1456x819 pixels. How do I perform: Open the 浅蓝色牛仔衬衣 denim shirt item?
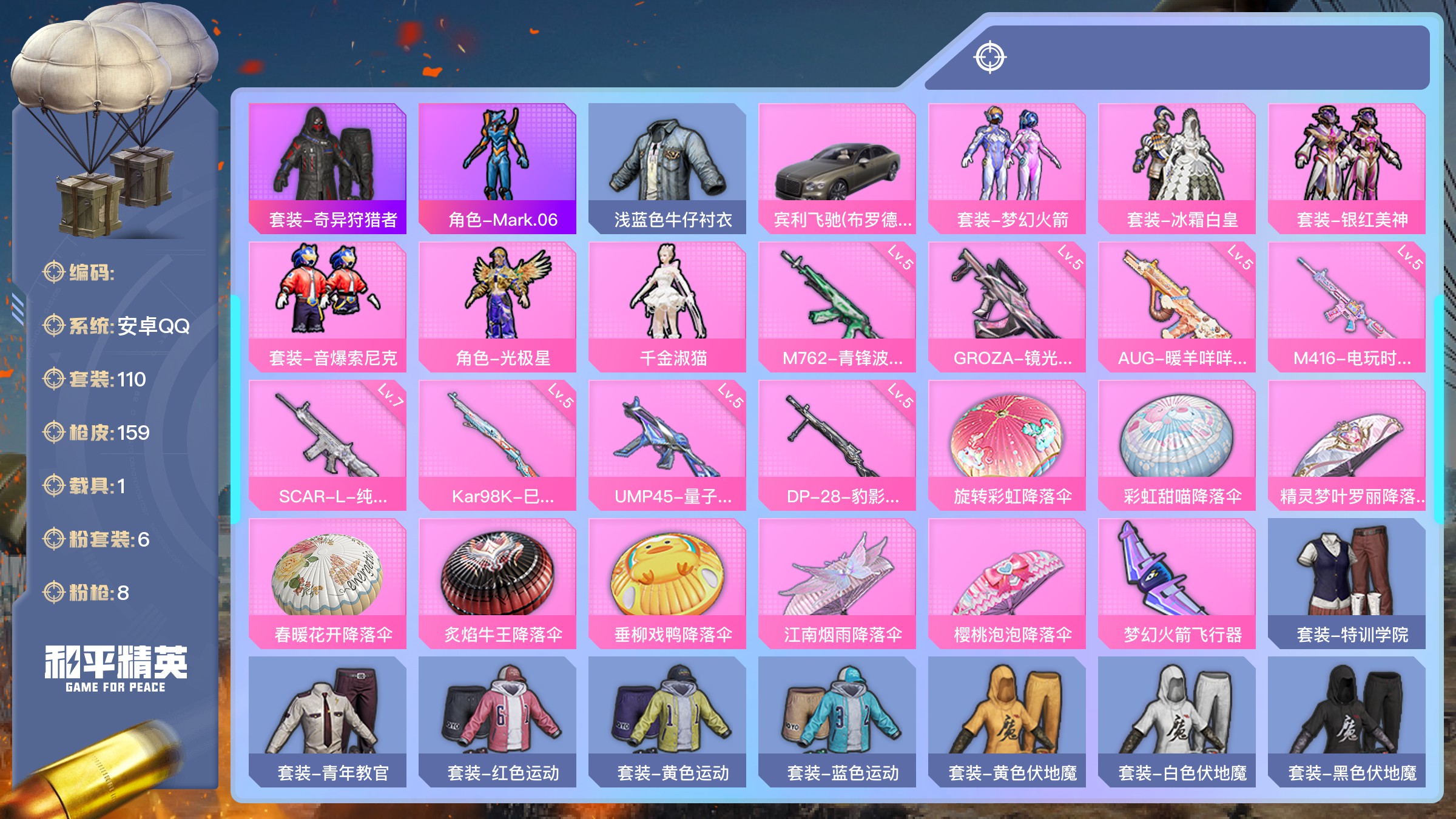point(667,168)
